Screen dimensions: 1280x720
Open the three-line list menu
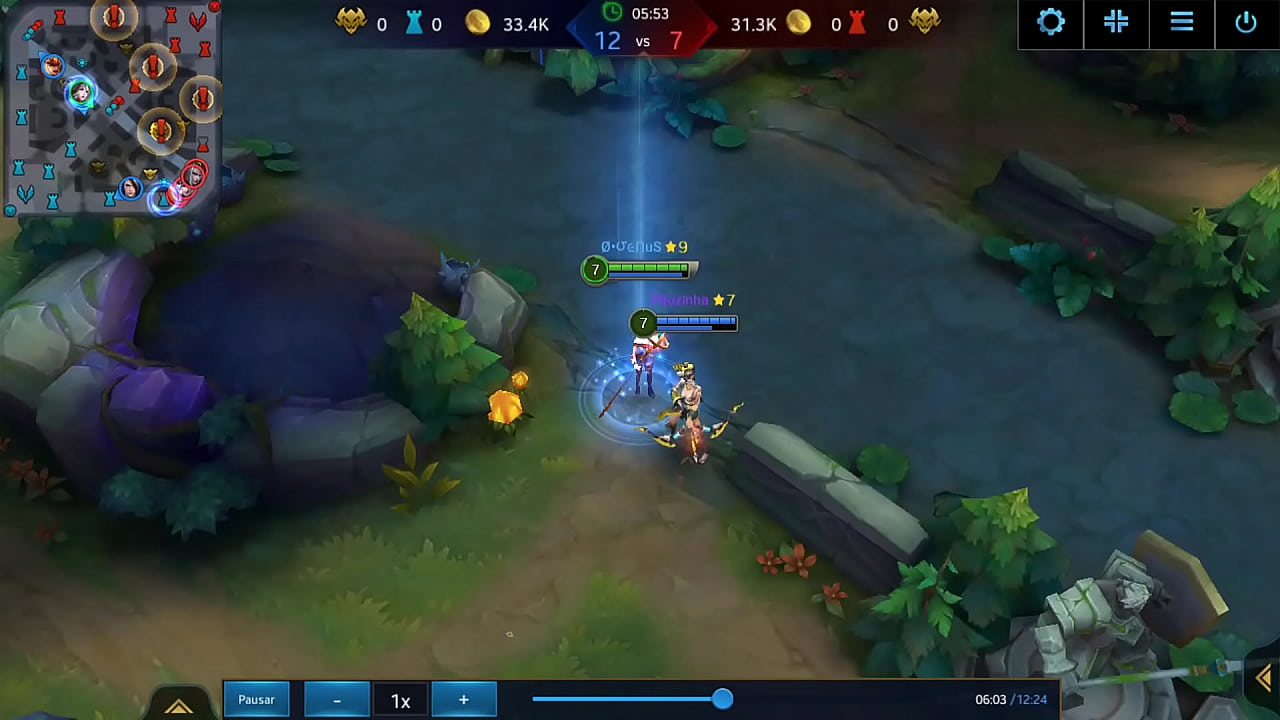tap(1182, 22)
